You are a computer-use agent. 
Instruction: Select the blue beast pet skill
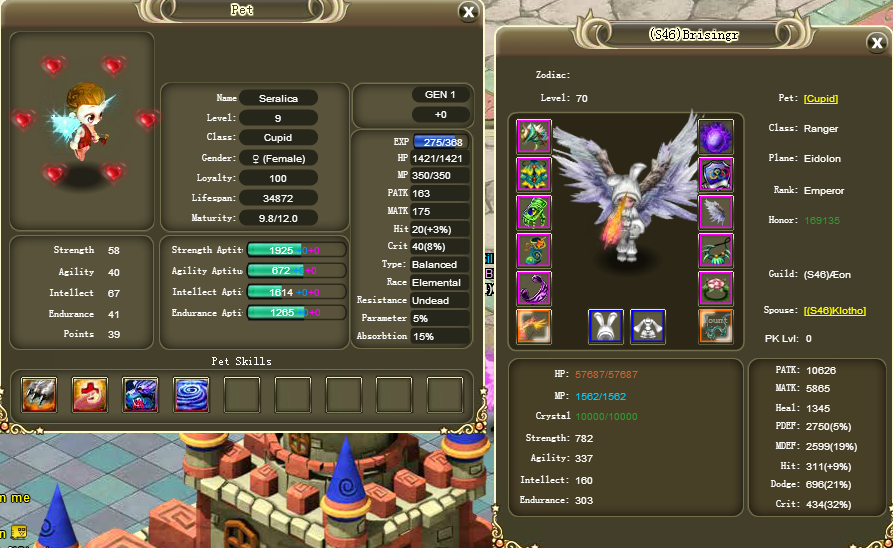[x=140, y=395]
